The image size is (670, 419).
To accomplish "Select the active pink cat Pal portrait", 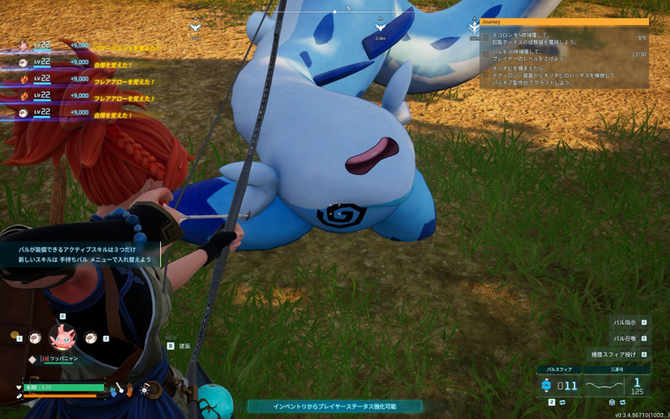I will [63, 338].
